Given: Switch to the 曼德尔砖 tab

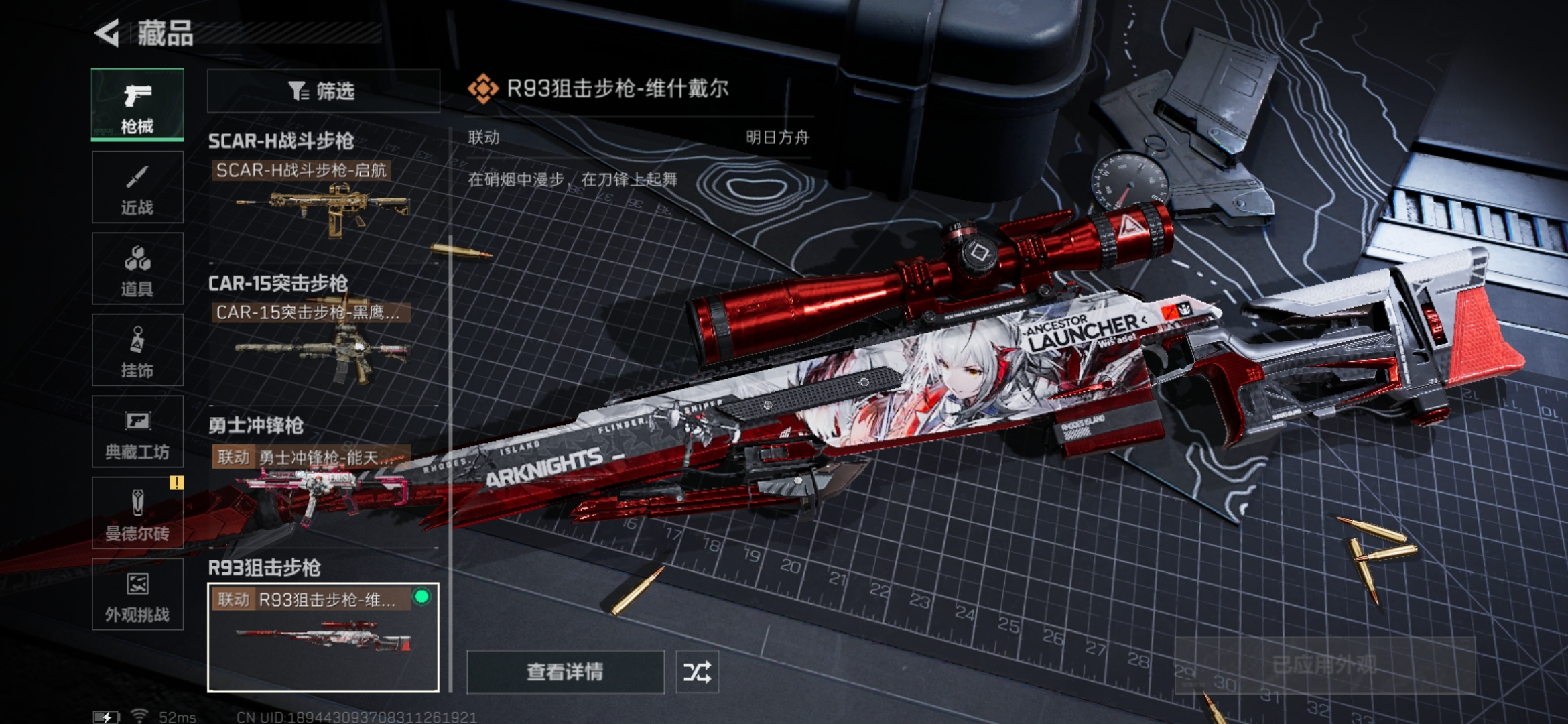Looking at the screenshot, I should coord(137,514).
